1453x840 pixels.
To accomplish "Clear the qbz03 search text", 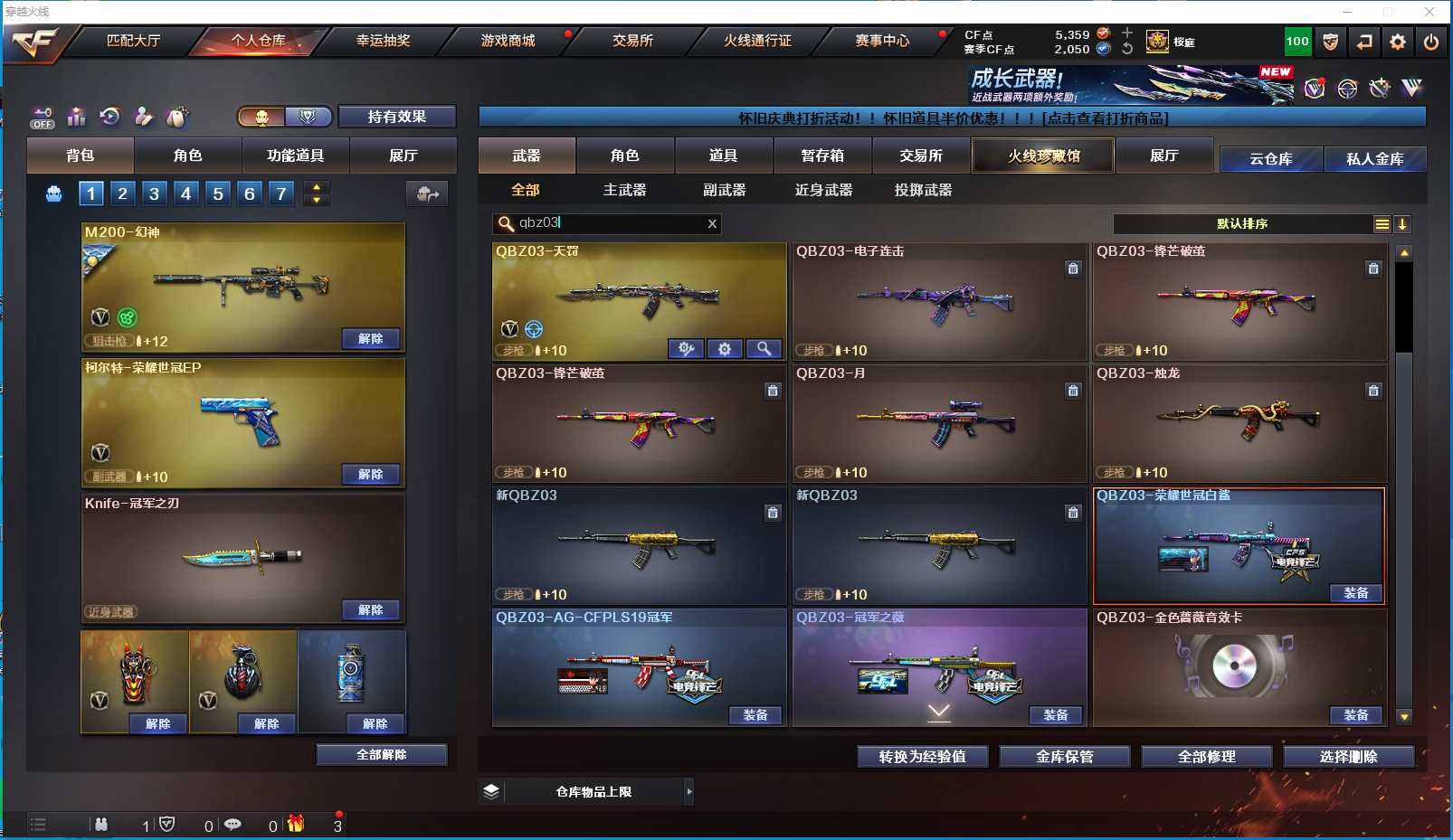I will [x=712, y=223].
